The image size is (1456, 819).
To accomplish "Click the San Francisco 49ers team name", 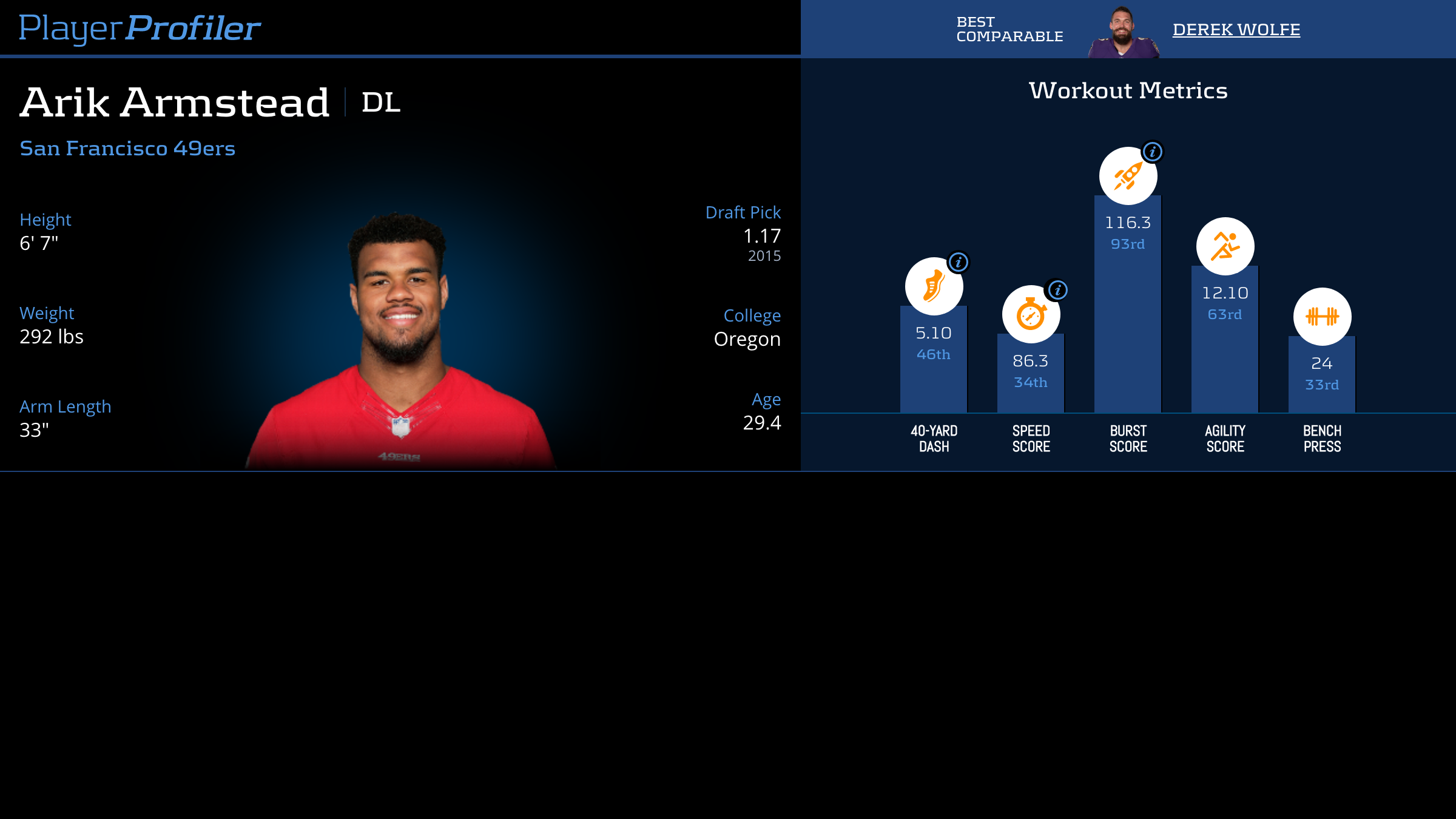I will (127, 149).
